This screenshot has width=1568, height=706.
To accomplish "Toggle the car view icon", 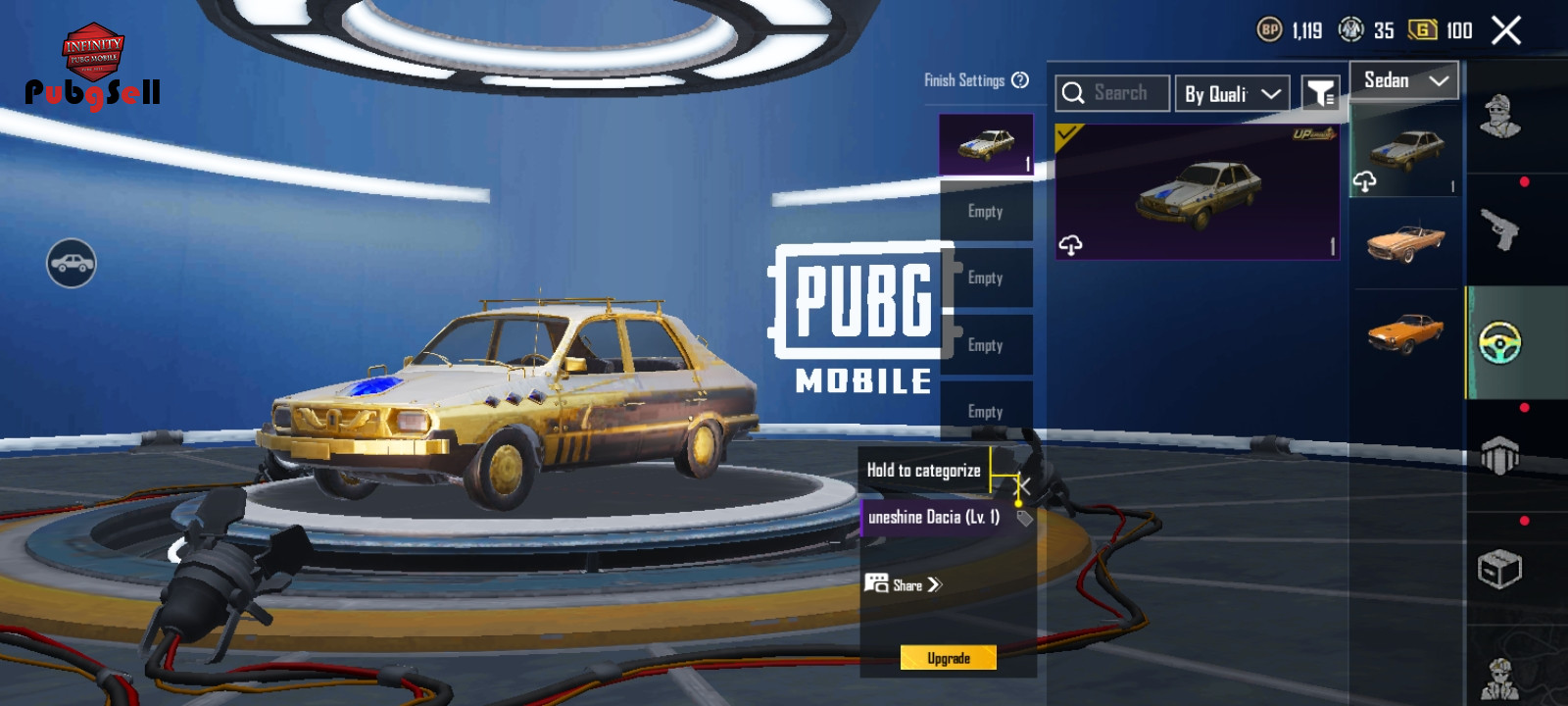I will tap(72, 263).
